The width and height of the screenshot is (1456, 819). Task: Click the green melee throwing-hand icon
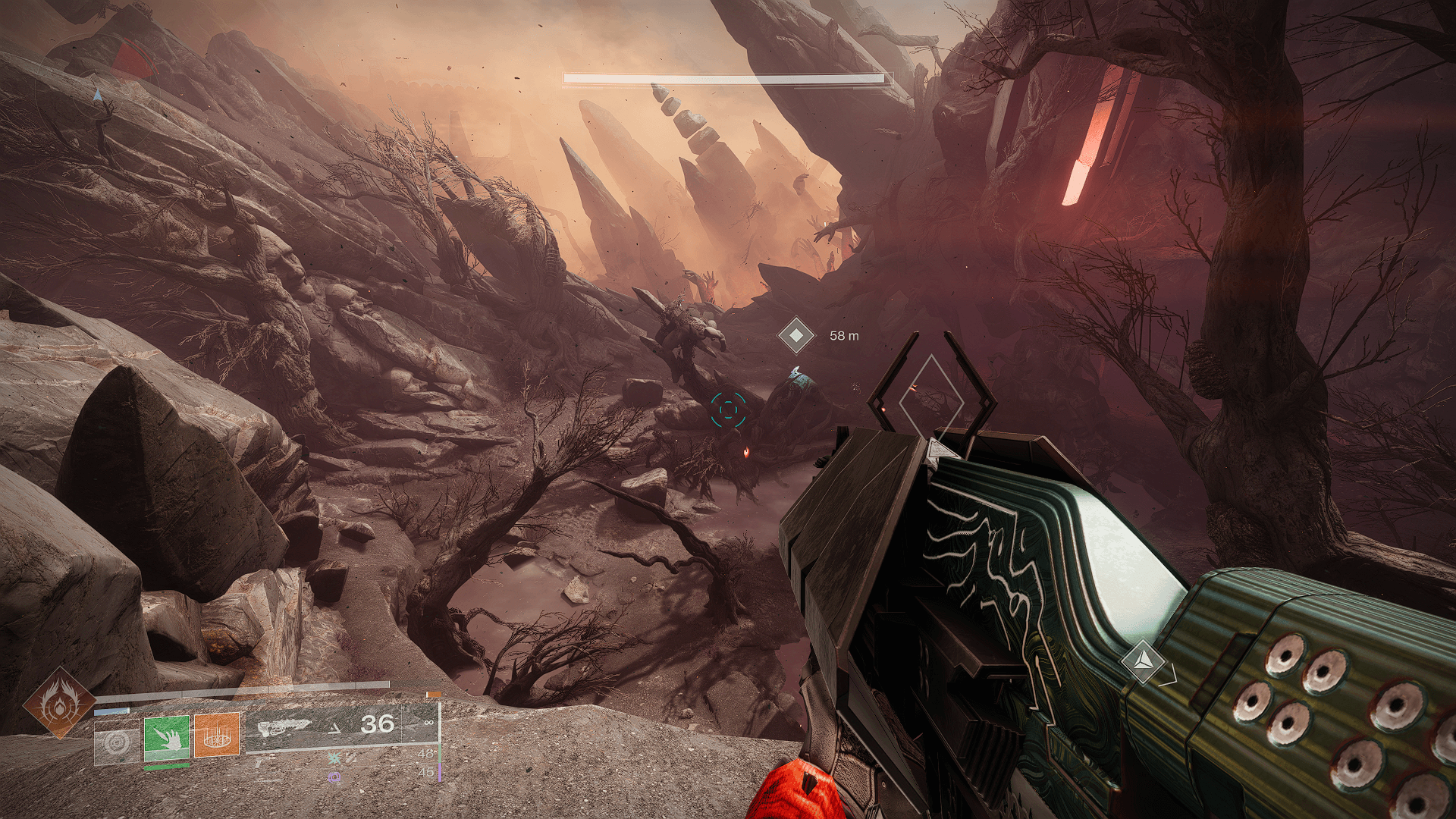(x=168, y=739)
